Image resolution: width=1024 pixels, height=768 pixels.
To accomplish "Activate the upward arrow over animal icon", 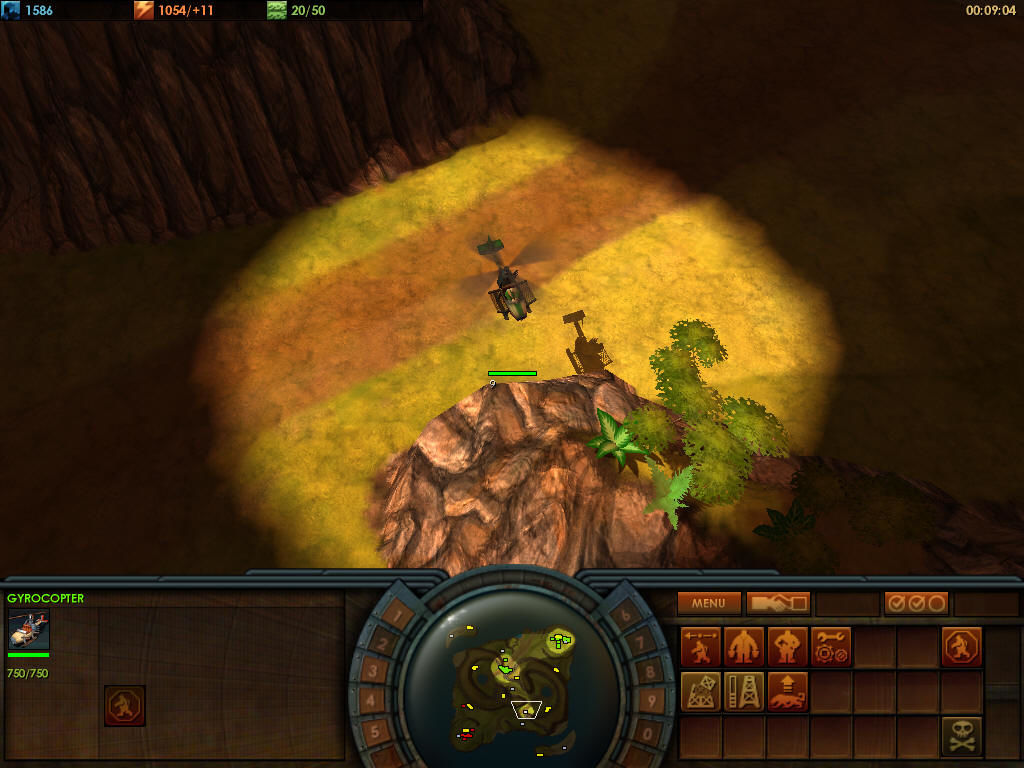I will (x=787, y=691).
